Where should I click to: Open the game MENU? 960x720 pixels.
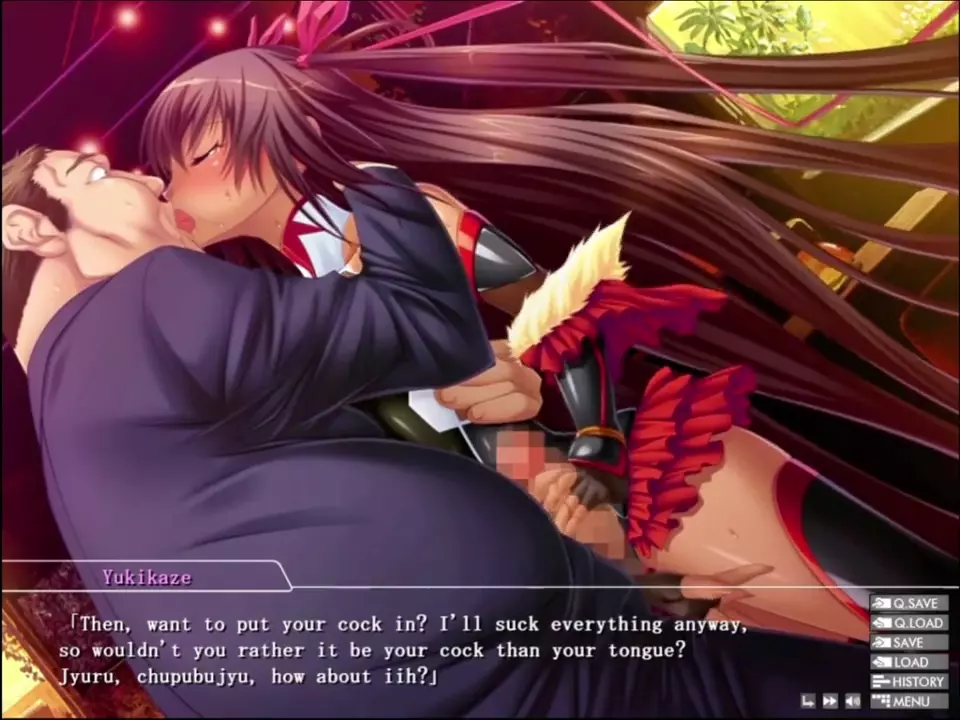pyautogui.click(x=908, y=701)
